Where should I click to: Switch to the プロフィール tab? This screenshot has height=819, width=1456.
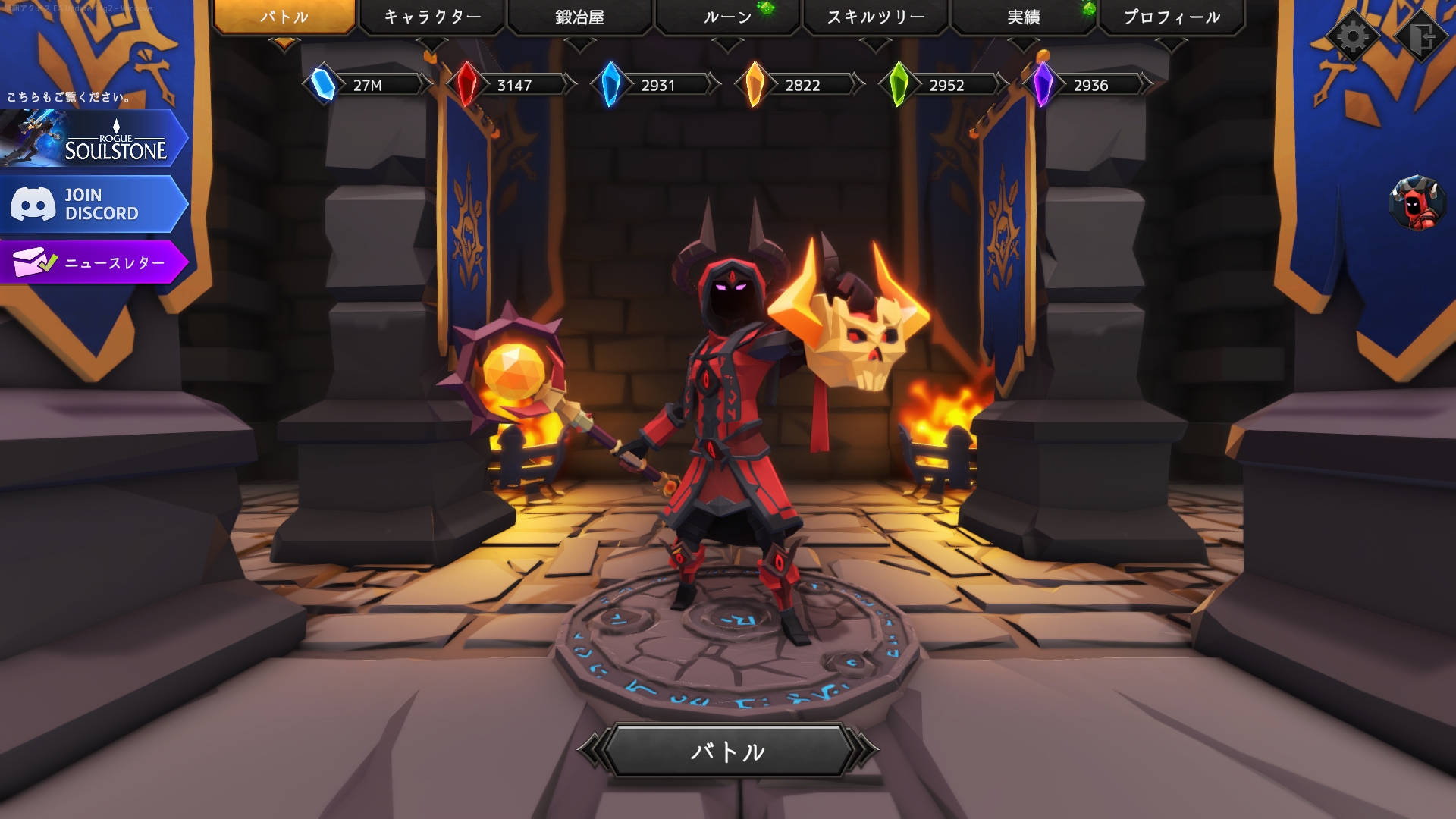[1172, 17]
